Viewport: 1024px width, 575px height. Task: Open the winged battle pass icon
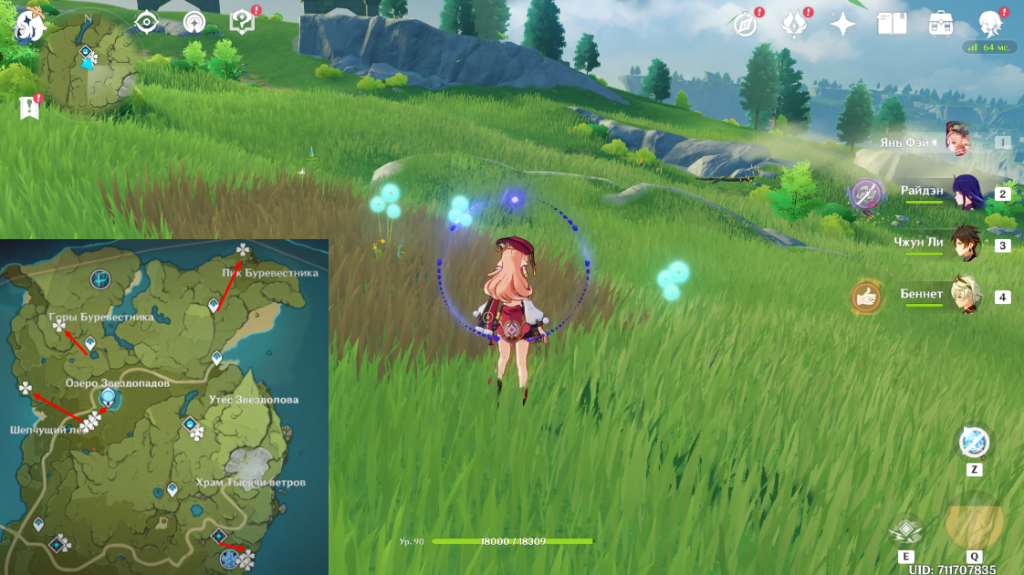click(x=795, y=24)
